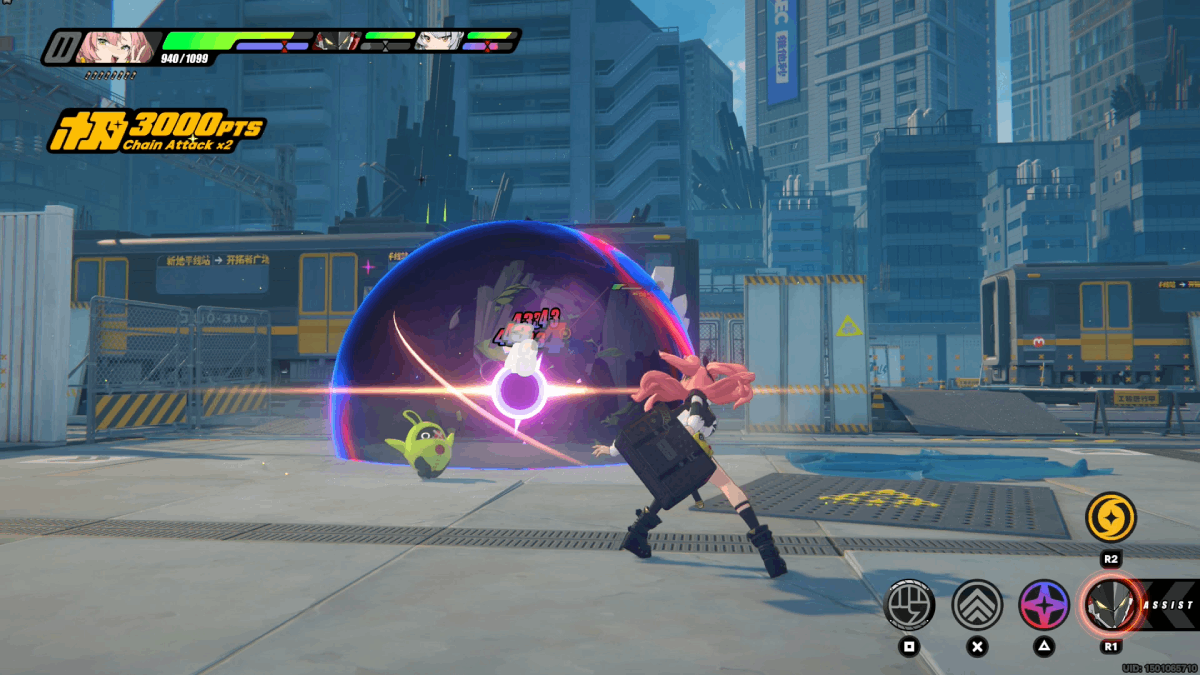Pause the game with the pause button
Screen dimensions: 1200x675
(x=66, y=46)
